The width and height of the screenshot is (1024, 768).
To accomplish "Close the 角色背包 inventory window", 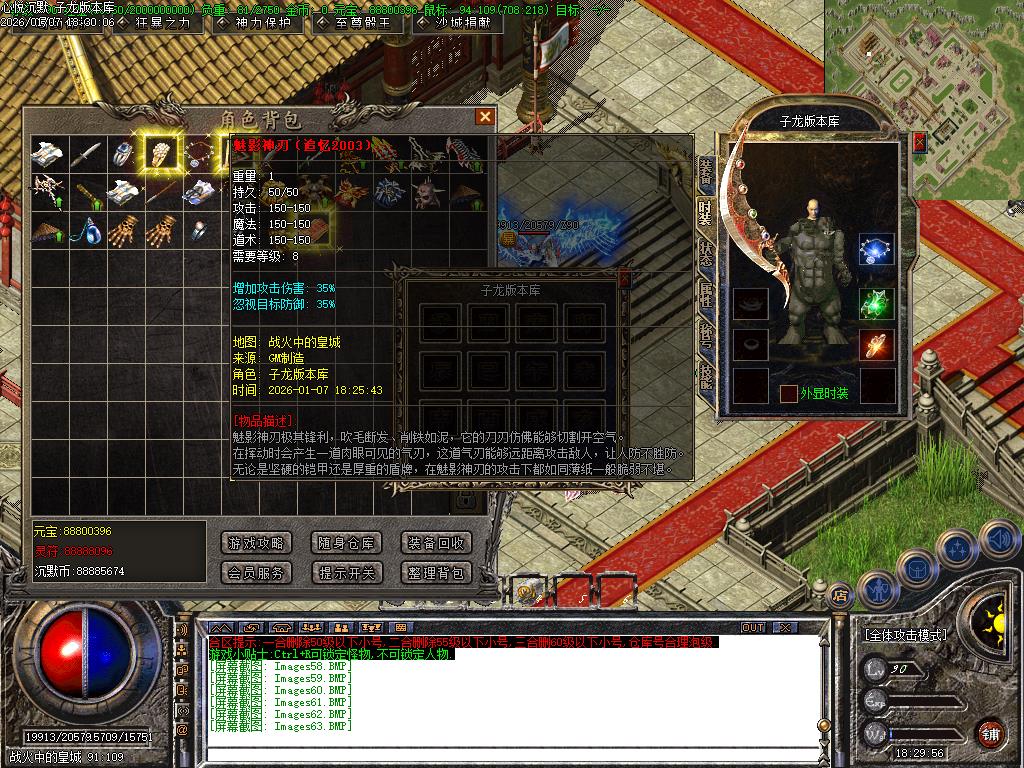I will 485,117.
